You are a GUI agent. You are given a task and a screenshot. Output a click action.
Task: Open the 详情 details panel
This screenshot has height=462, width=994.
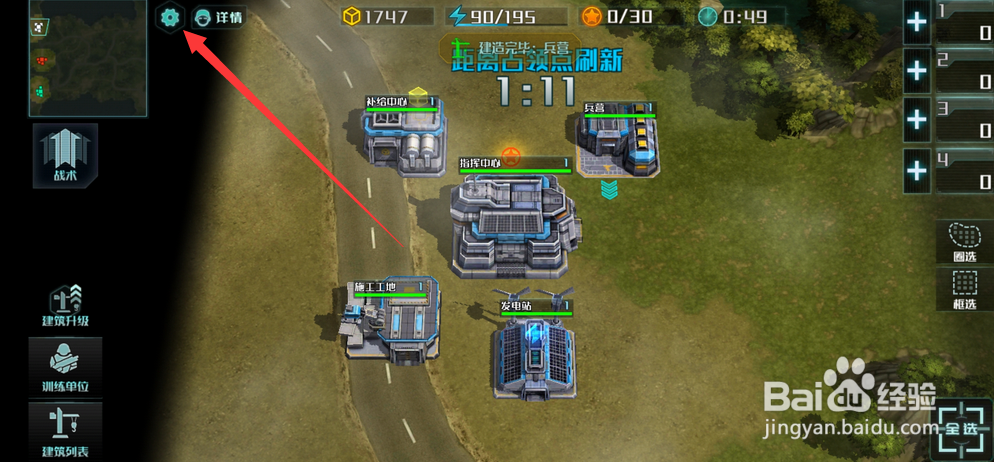coord(219,17)
